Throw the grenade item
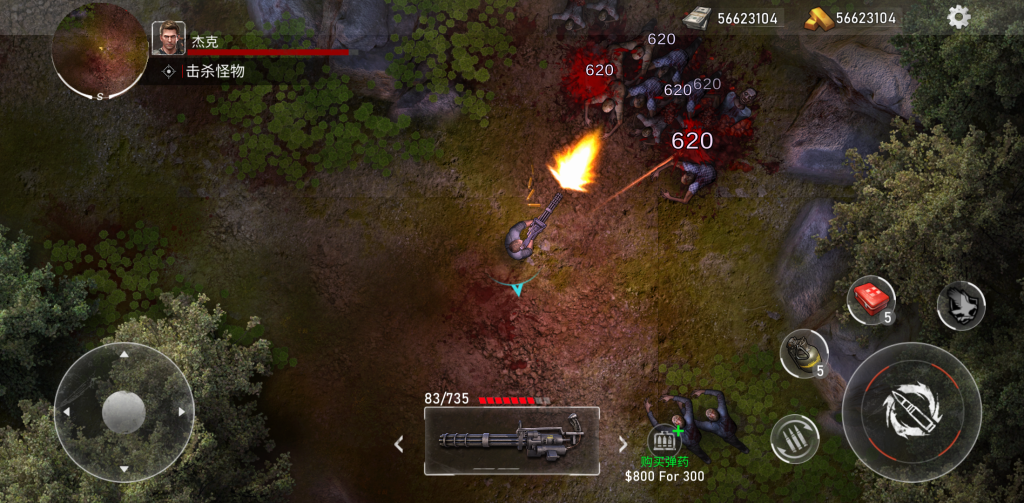This screenshot has height=503, width=1024. coord(803,352)
